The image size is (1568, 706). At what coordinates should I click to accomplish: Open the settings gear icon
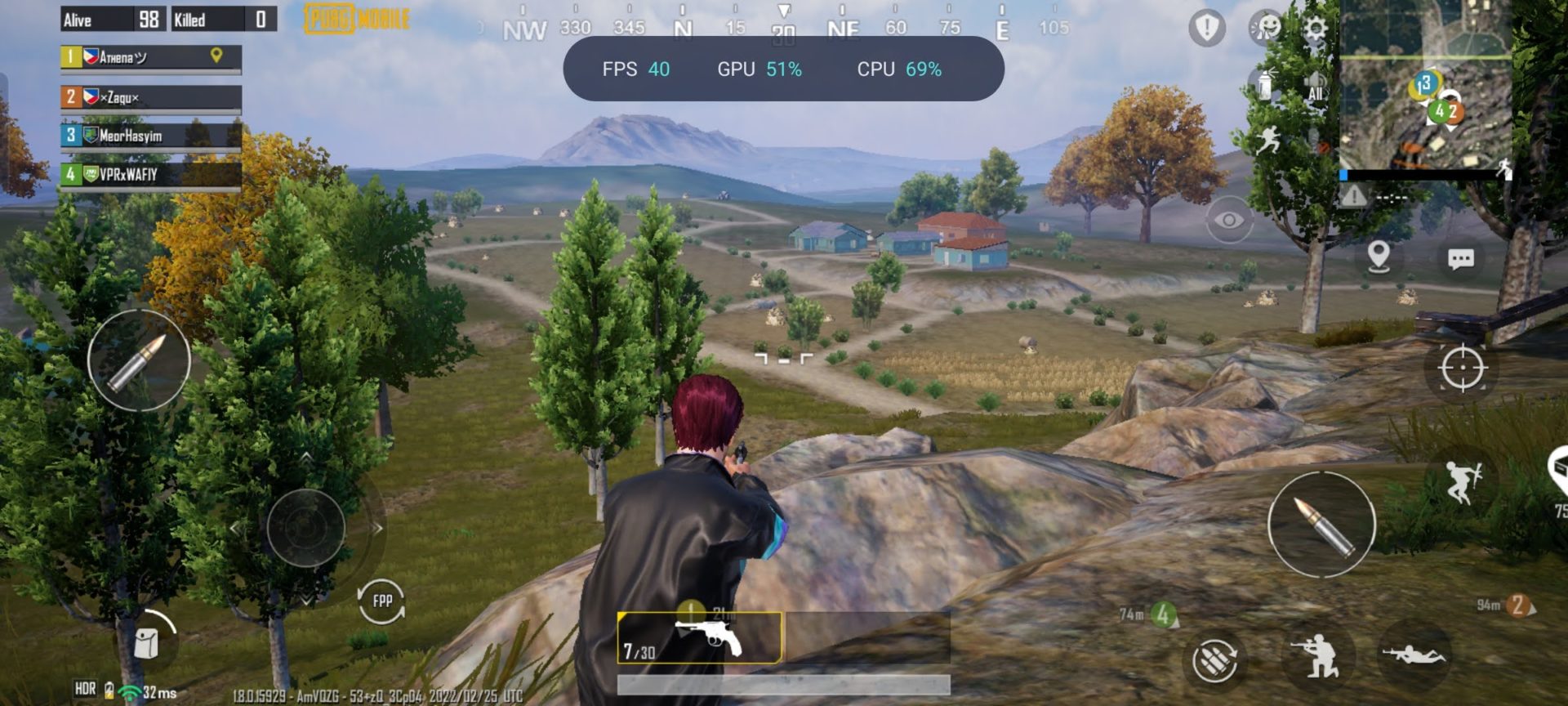[1314, 29]
